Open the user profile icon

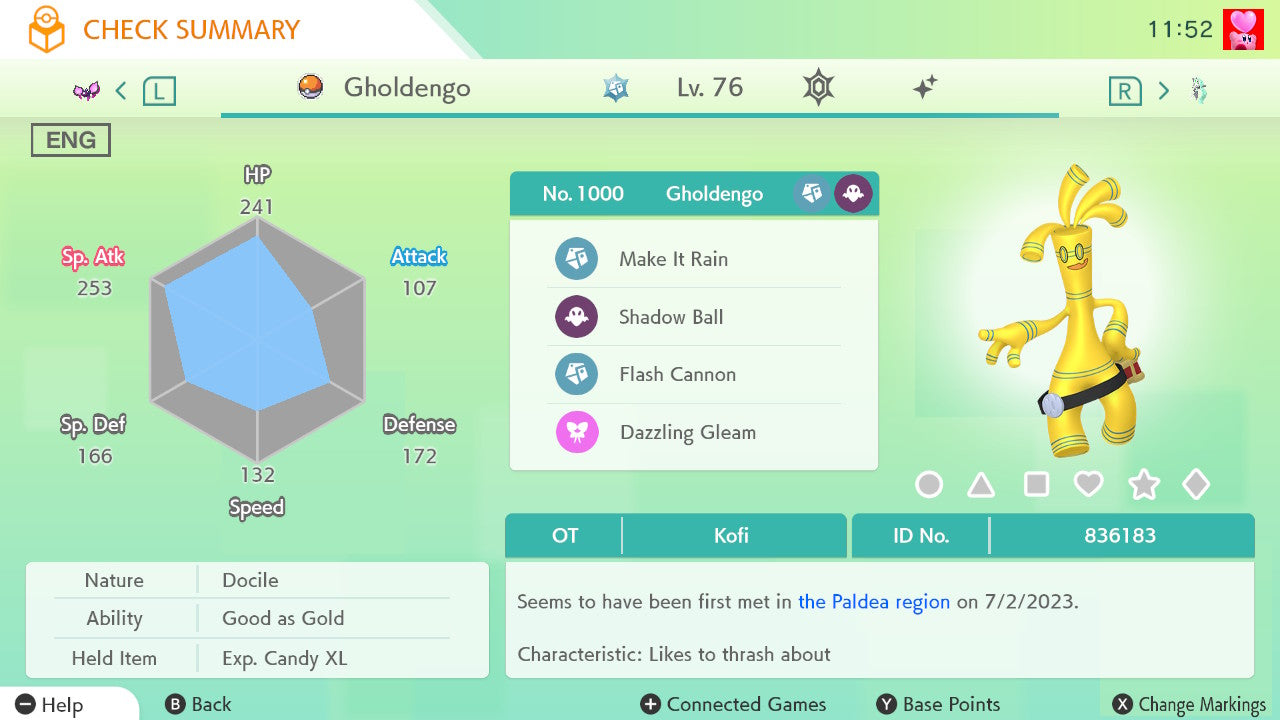[x=1243, y=29]
